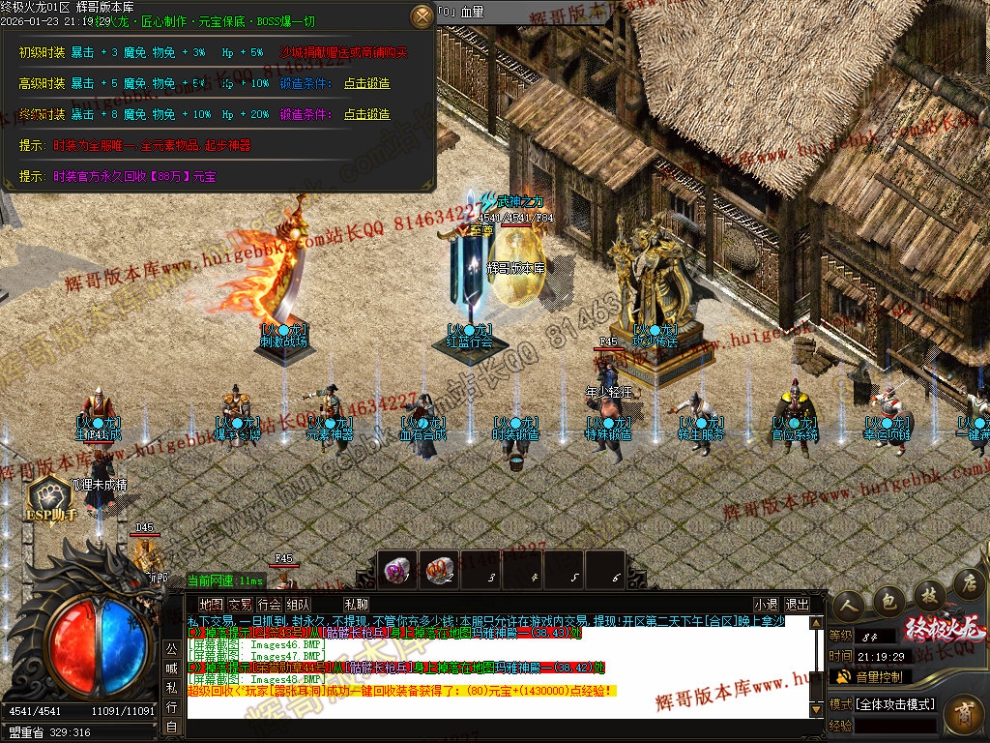This screenshot has width=990, height=743.
Task: Open the 交易 trade tab
Action: click(240, 604)
